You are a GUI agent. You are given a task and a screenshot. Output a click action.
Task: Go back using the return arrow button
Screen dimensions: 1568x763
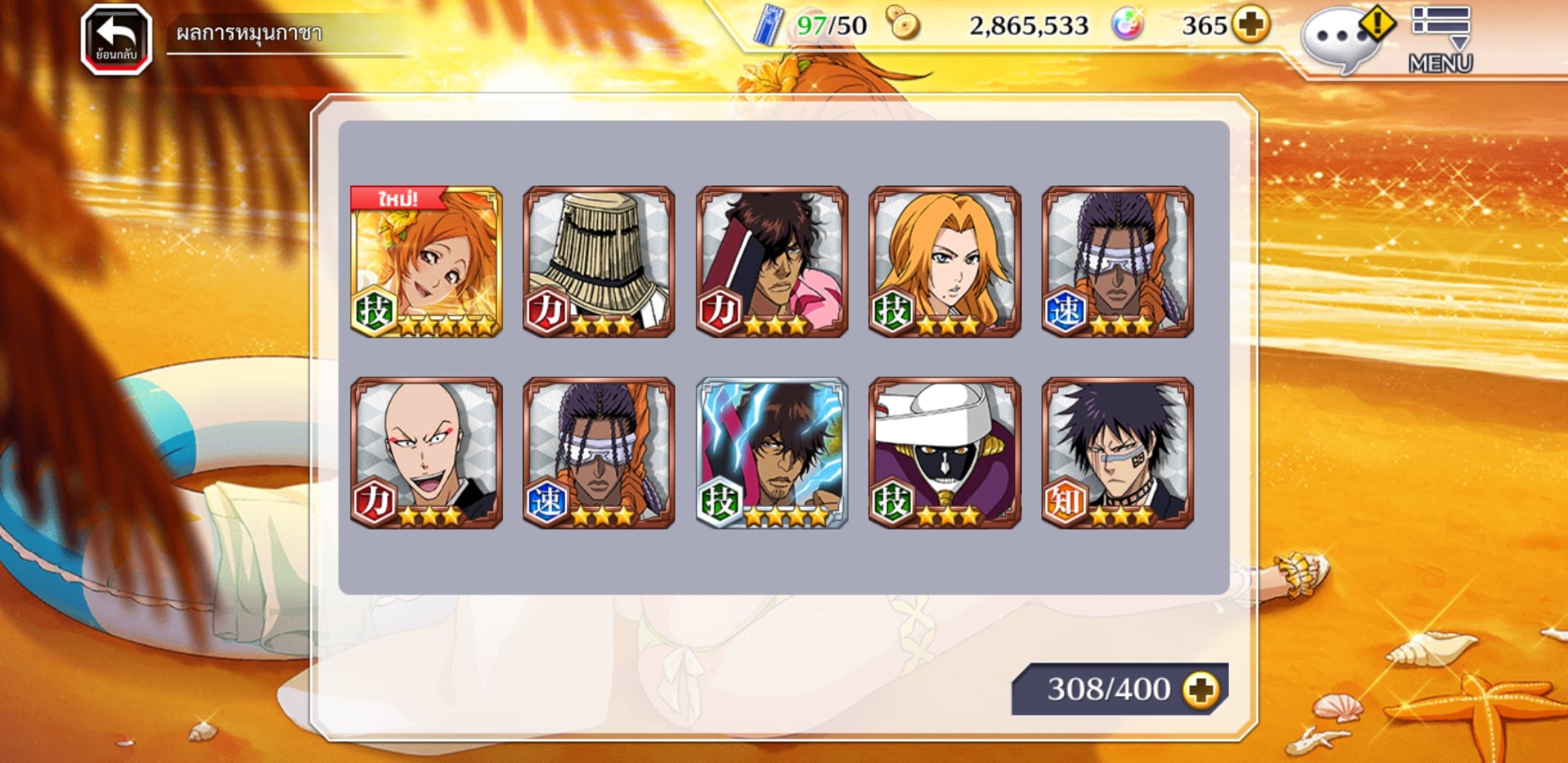(x=117, y=39)
